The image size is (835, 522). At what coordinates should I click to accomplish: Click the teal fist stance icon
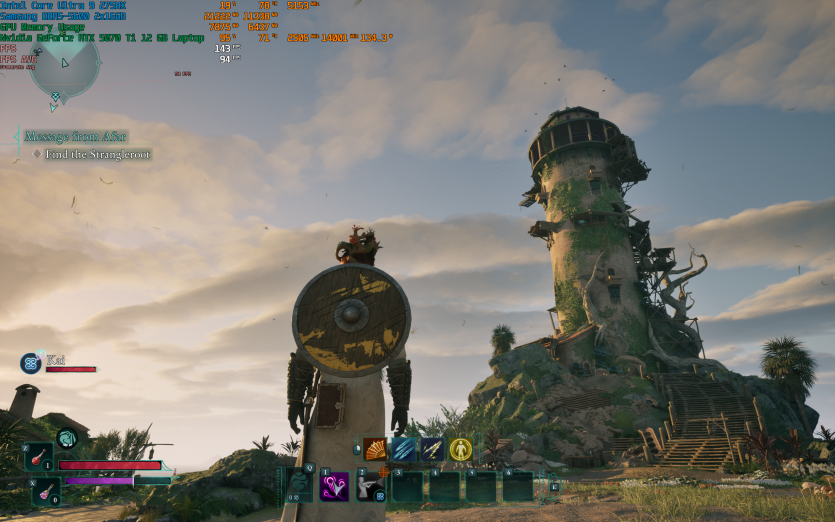coord(67,437)
